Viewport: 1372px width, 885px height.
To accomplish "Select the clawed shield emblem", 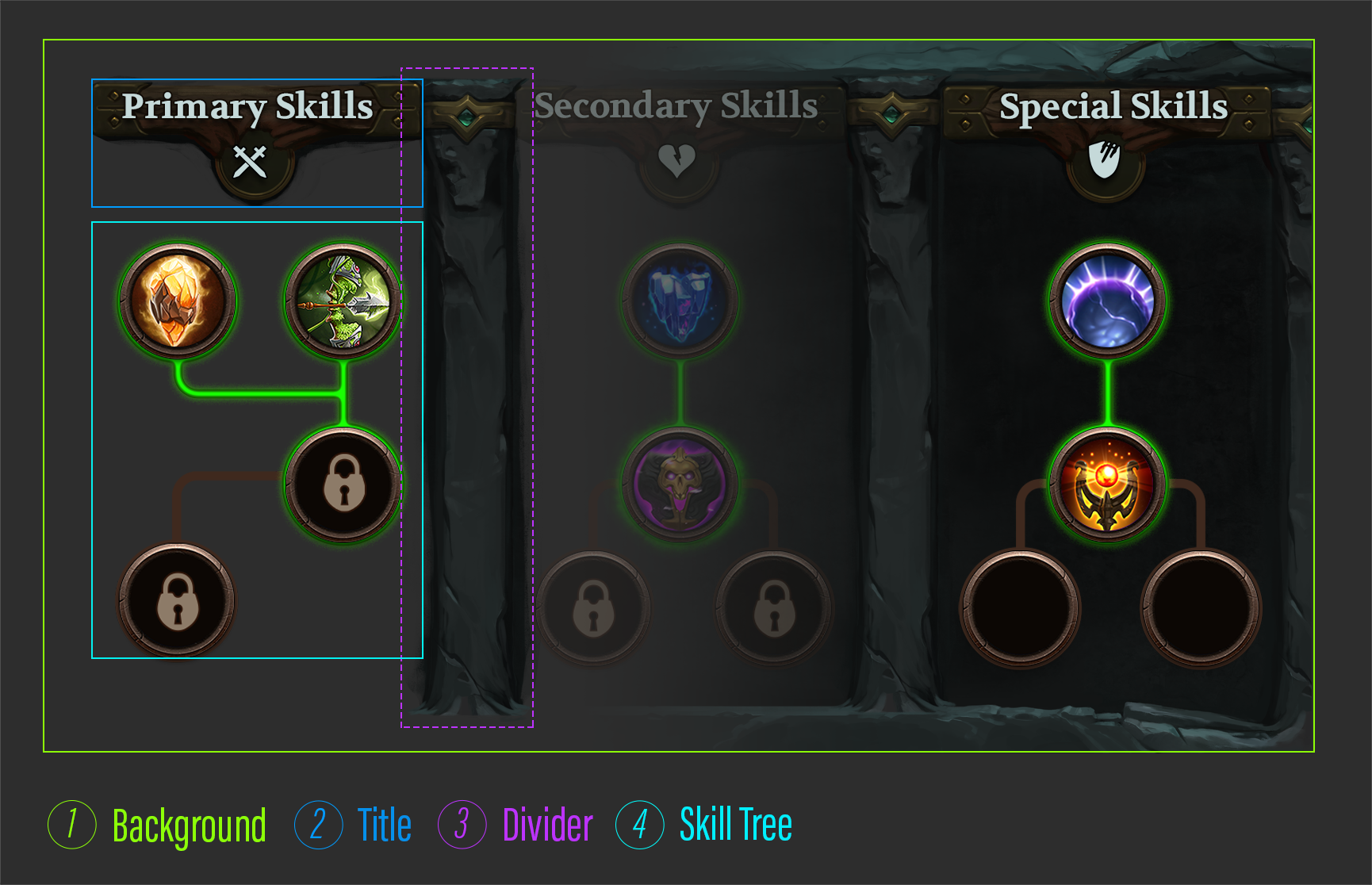I will pyautogui.click(x=1104, y=160).
